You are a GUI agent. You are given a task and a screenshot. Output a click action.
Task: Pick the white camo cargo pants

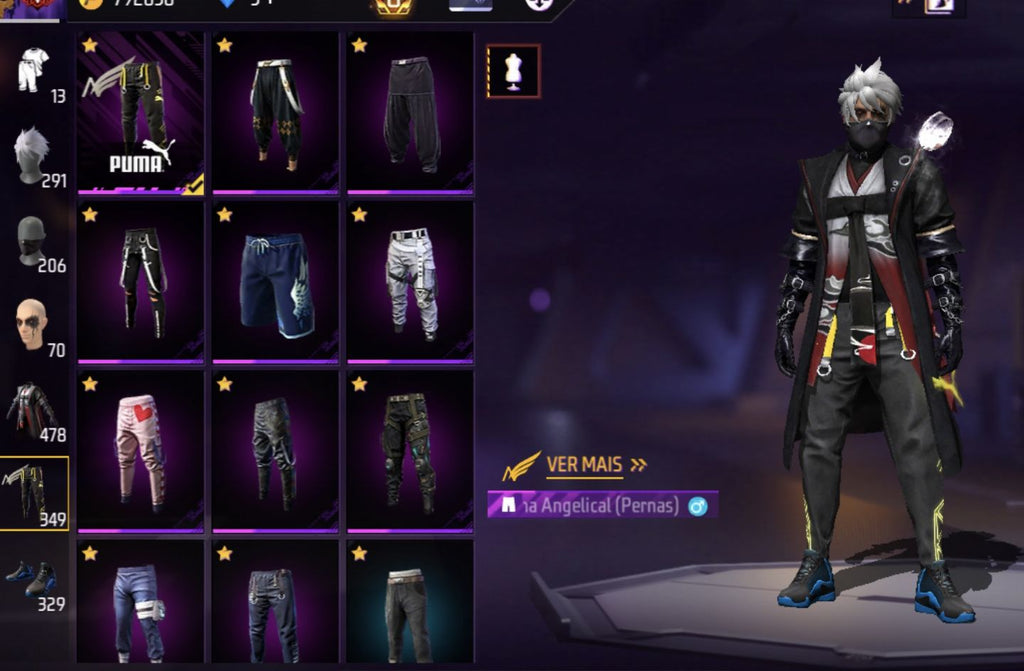410,282
